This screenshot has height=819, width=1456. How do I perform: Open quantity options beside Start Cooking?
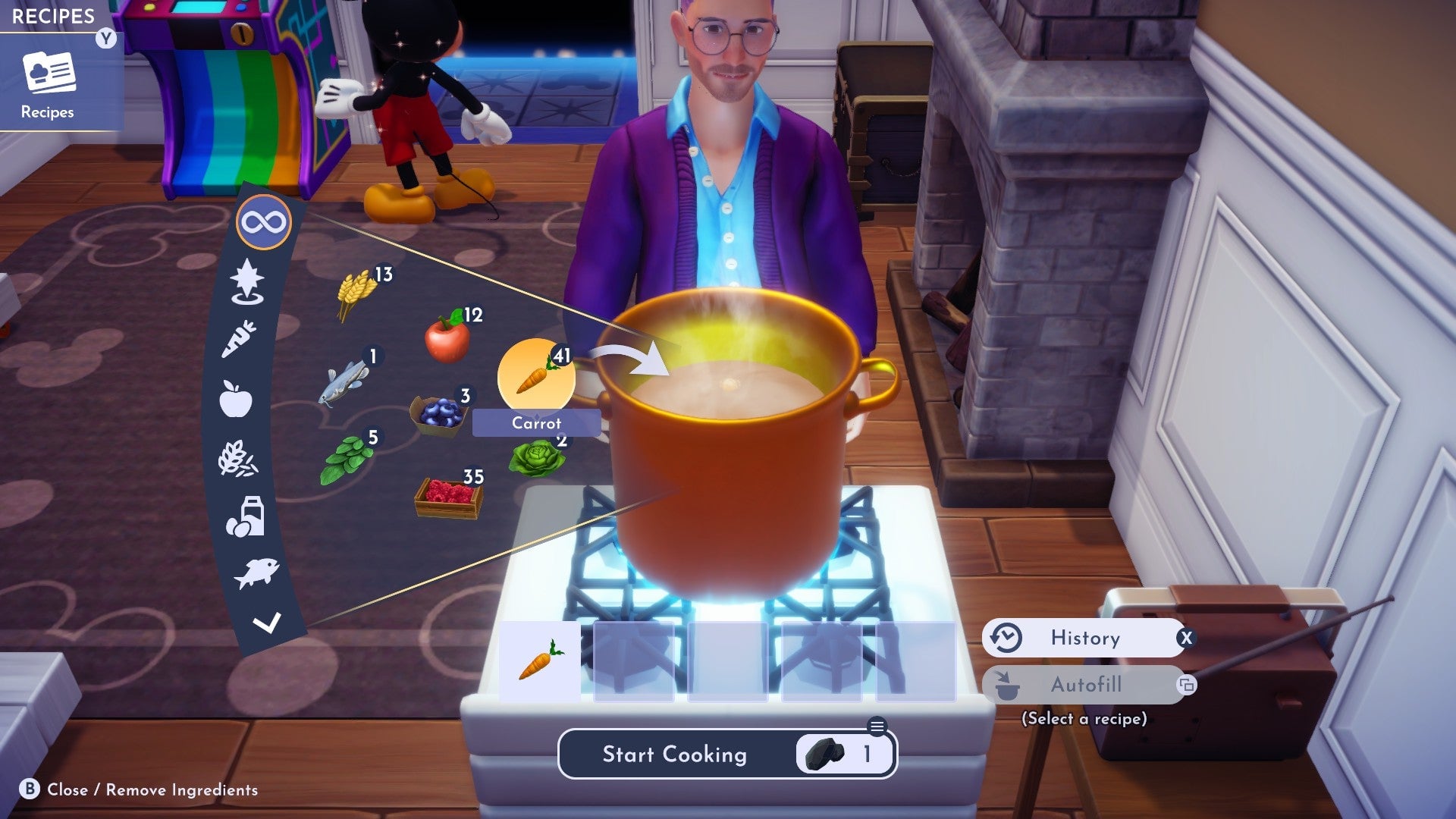877,726
